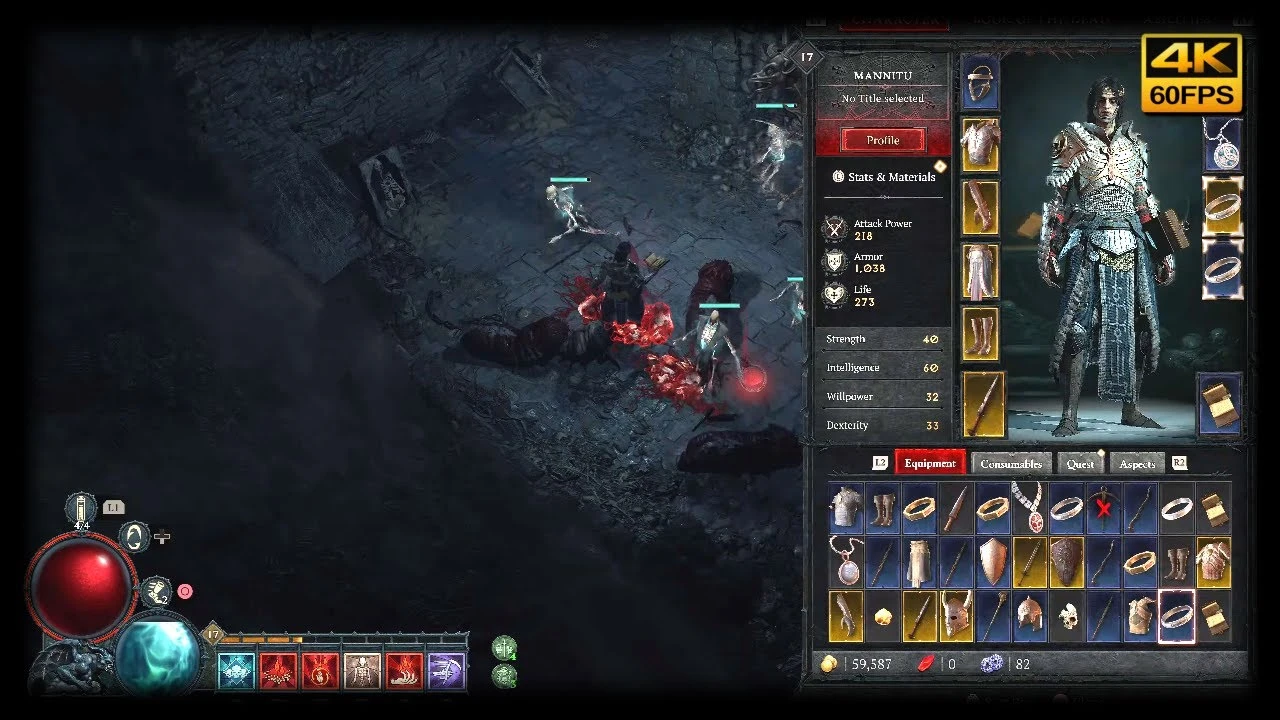The image size is (1280, 720).
Task: Select the crossbow marked with red X
Action: point(1103,508)
